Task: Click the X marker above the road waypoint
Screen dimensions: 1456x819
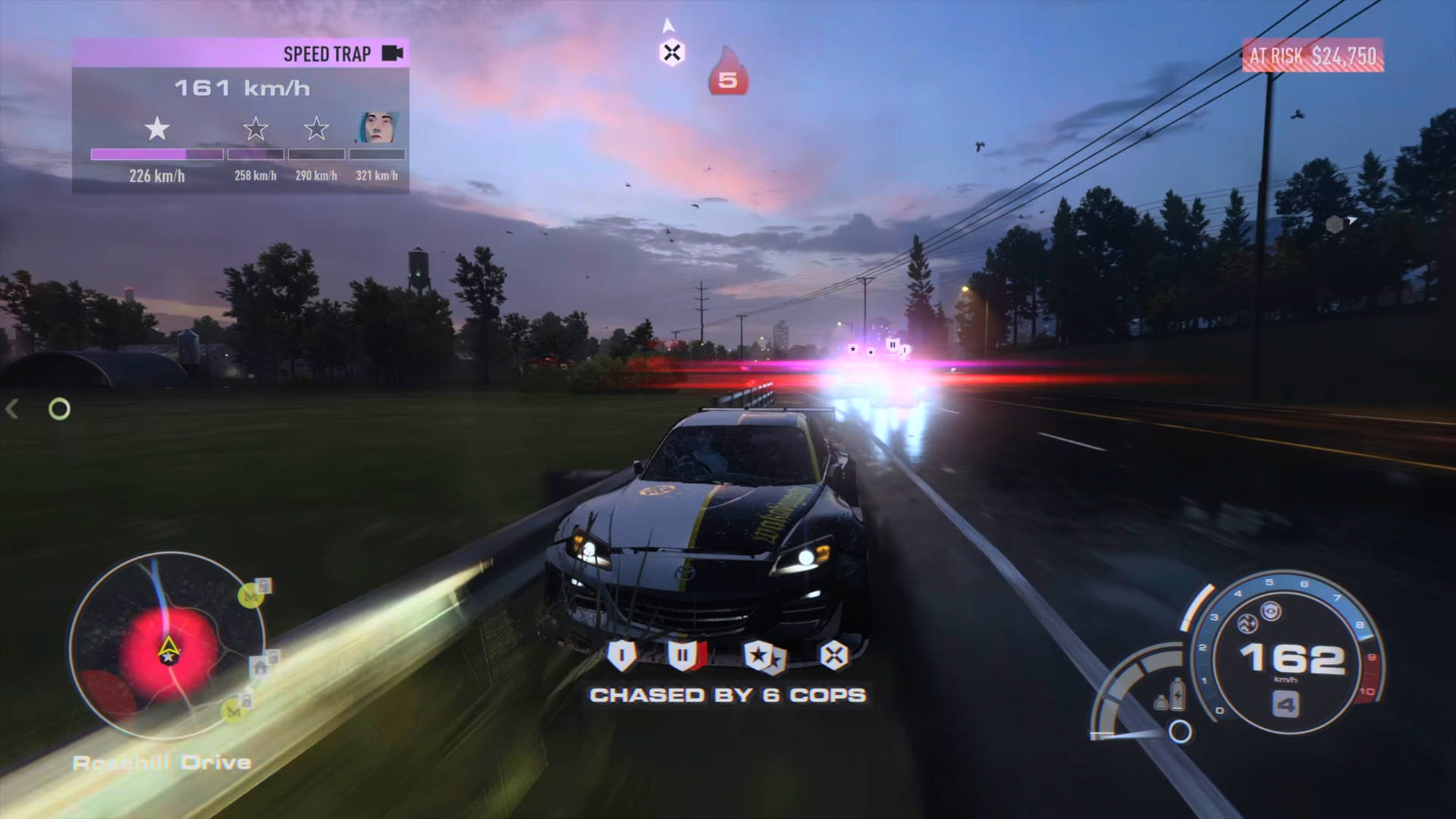Action: tap(670, 52)
